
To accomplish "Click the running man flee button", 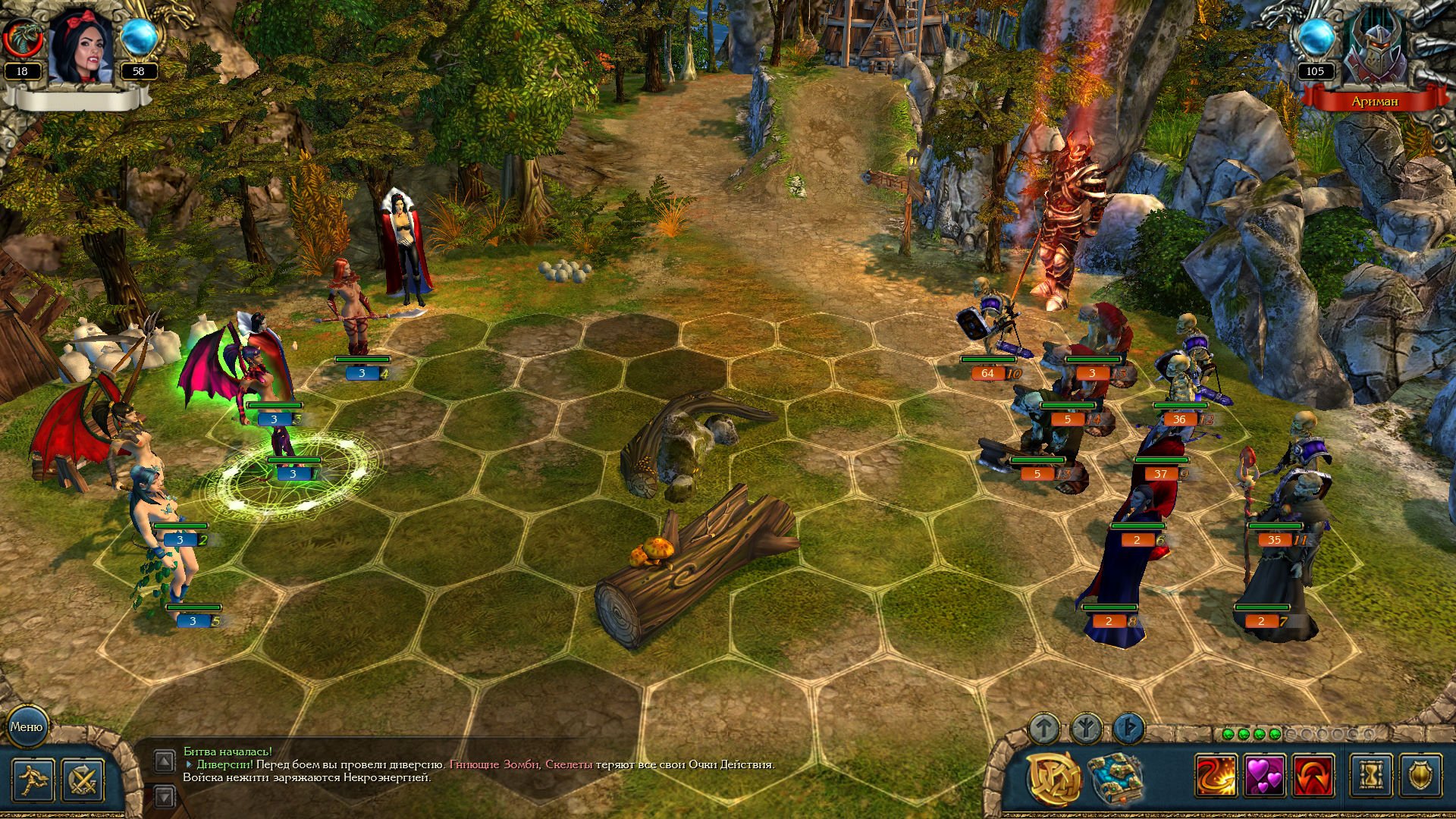I will (x=33, y=779).
